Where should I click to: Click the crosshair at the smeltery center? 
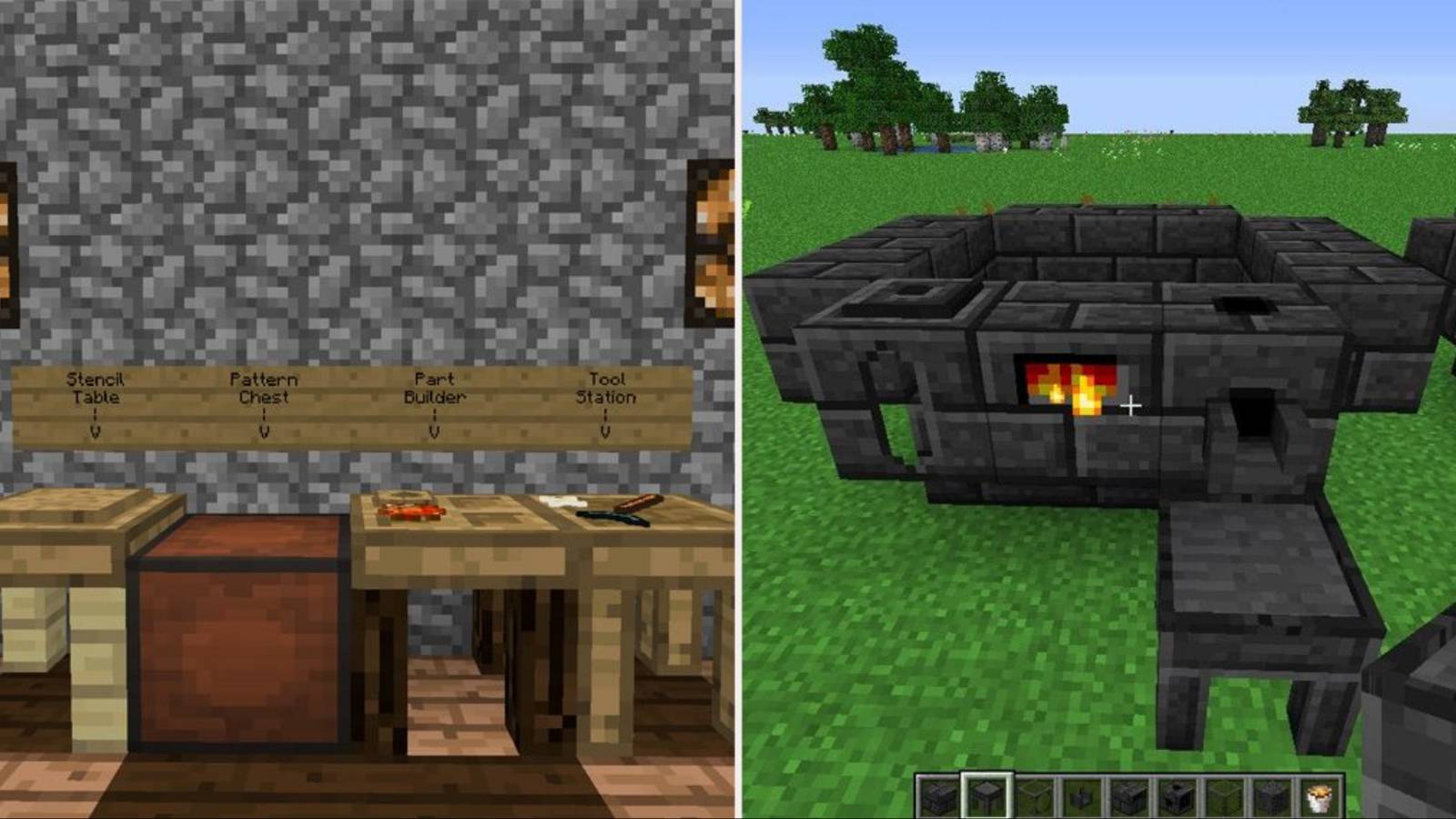[1131, 406]
